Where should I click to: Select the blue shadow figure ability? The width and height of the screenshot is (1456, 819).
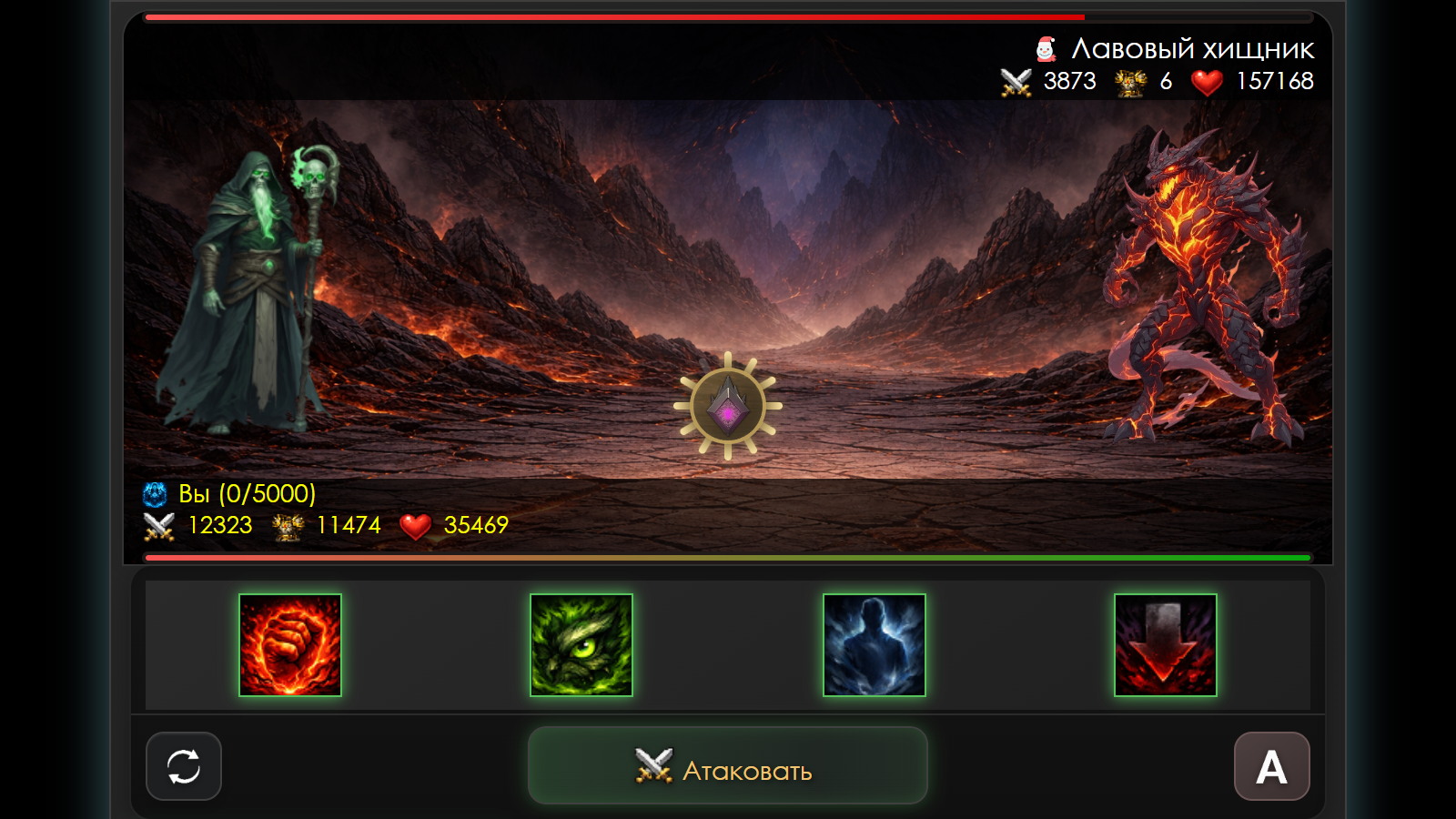click(x=874, y=645)
